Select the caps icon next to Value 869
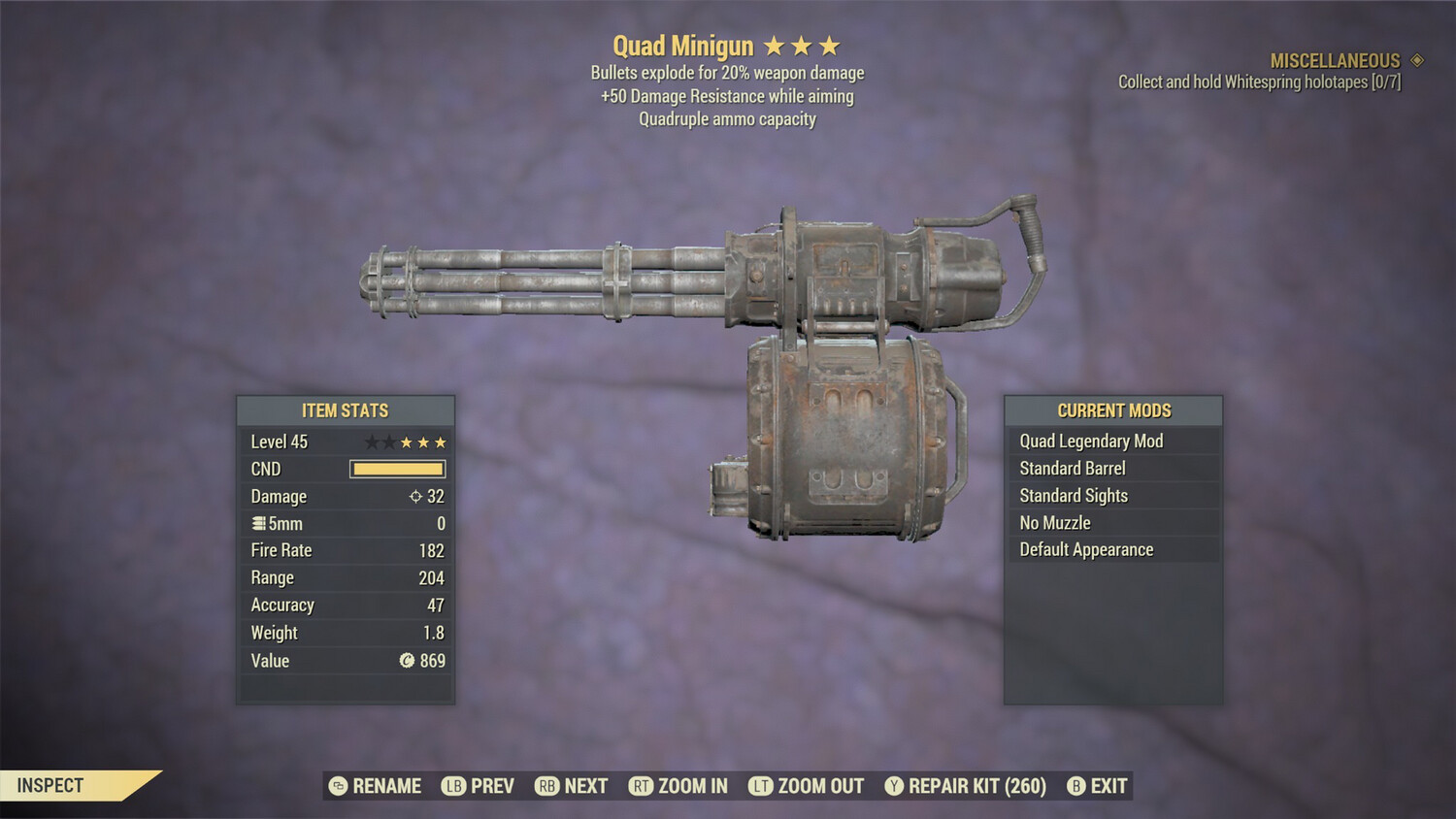Viewport: 1456px width, 819px height. pos(410,660)
